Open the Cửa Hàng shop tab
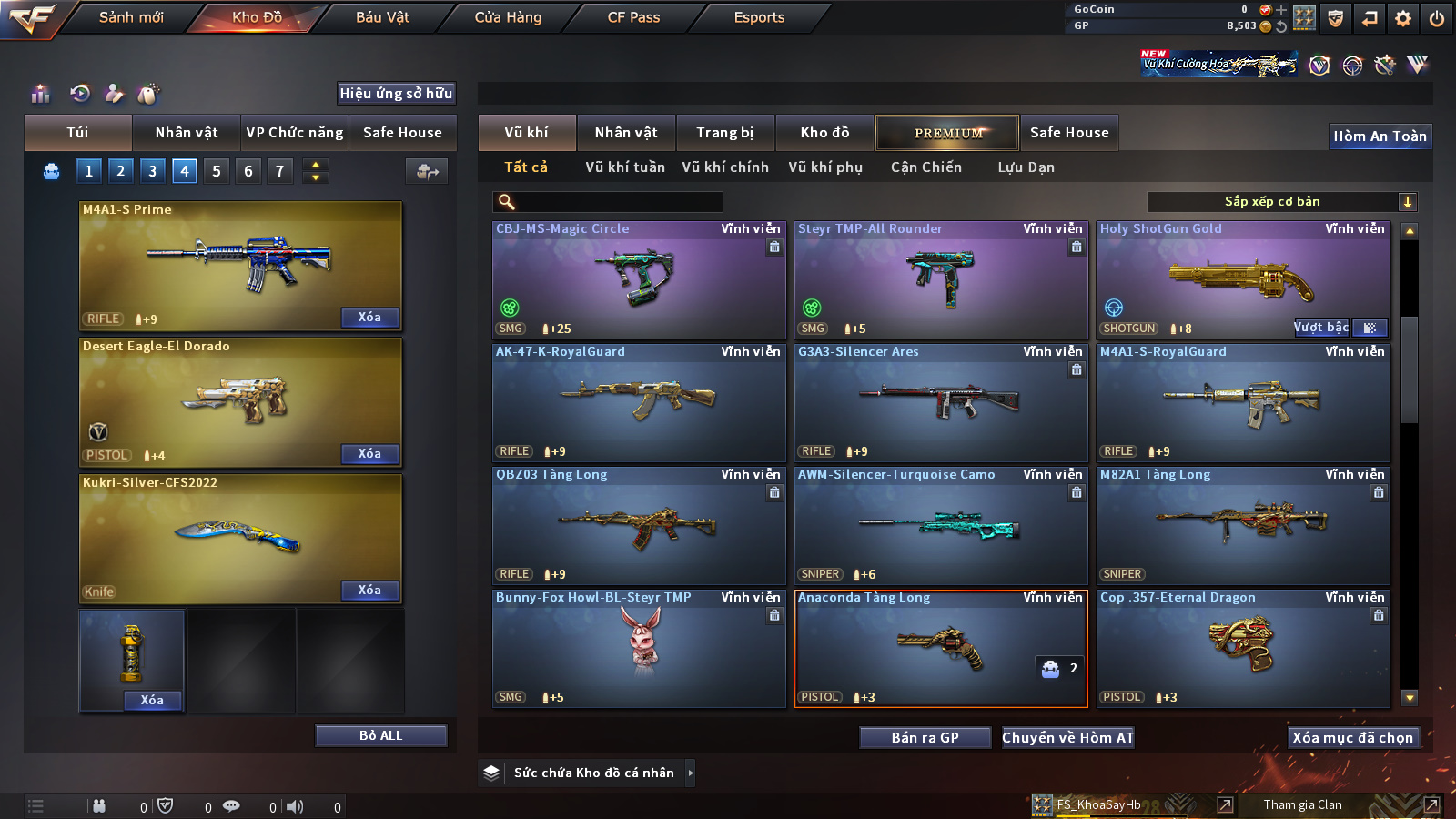Image resolution: width=1456 pixels, height=819 pixels. coord(508,17)
